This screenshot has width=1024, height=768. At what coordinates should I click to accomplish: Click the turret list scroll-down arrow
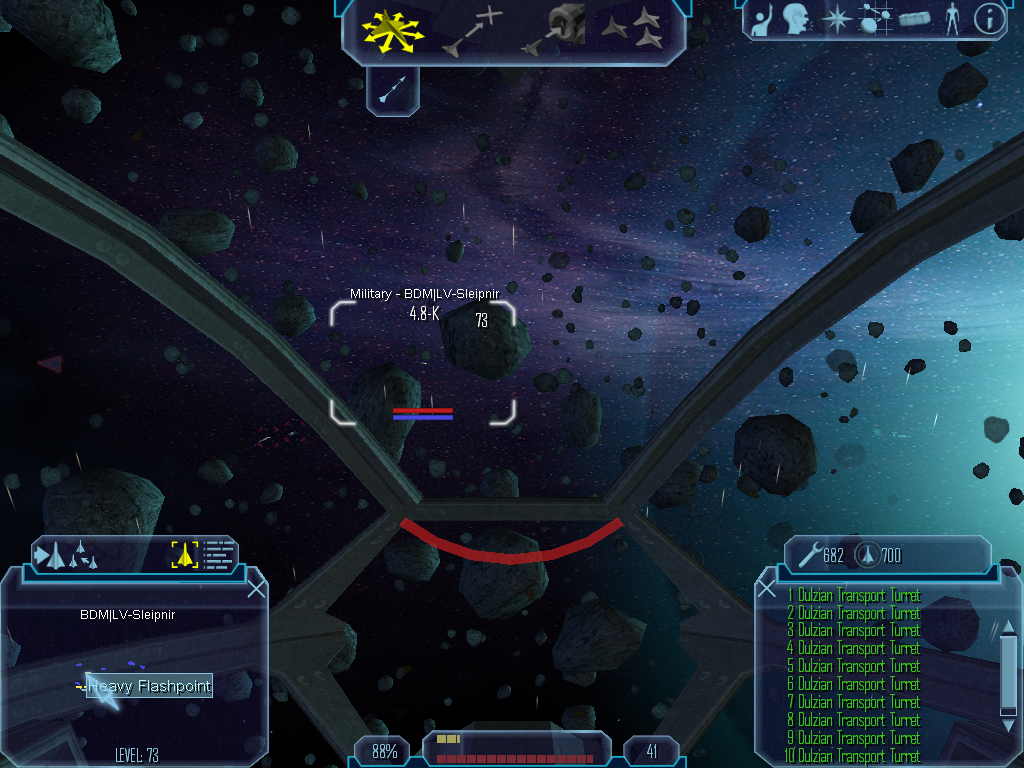[x=1008, y=722]
